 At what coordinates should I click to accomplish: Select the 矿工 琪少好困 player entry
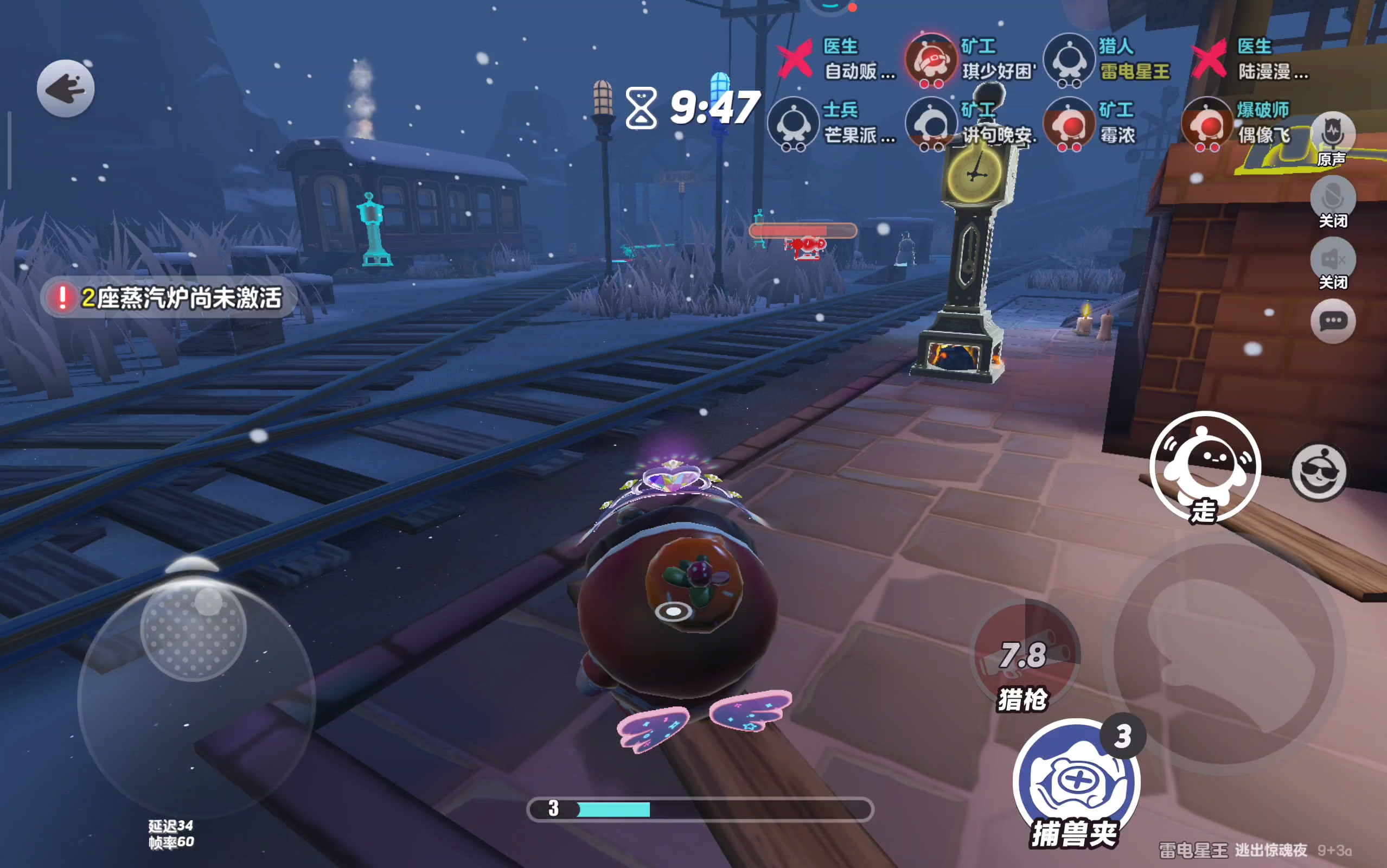tap(971, 59)
